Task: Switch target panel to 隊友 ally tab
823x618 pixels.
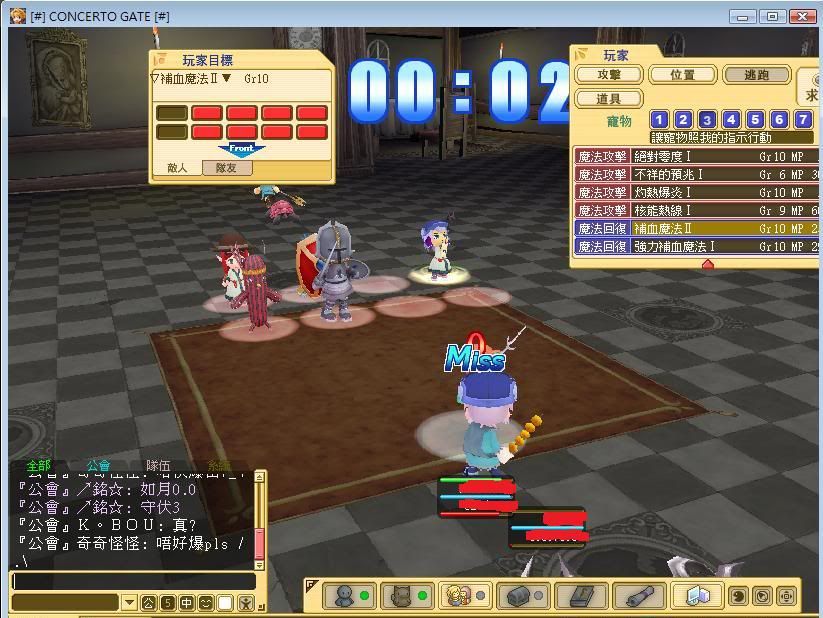Action: pyautogui.click(x=227, y=169)
